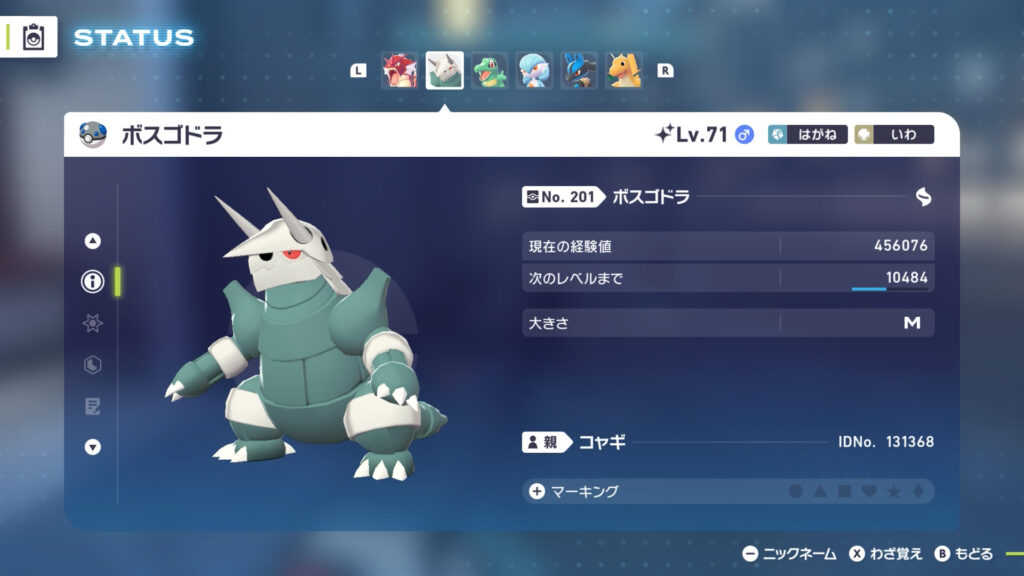
Task: Select the Aggron party icon
Action: (x=444, y=71)
